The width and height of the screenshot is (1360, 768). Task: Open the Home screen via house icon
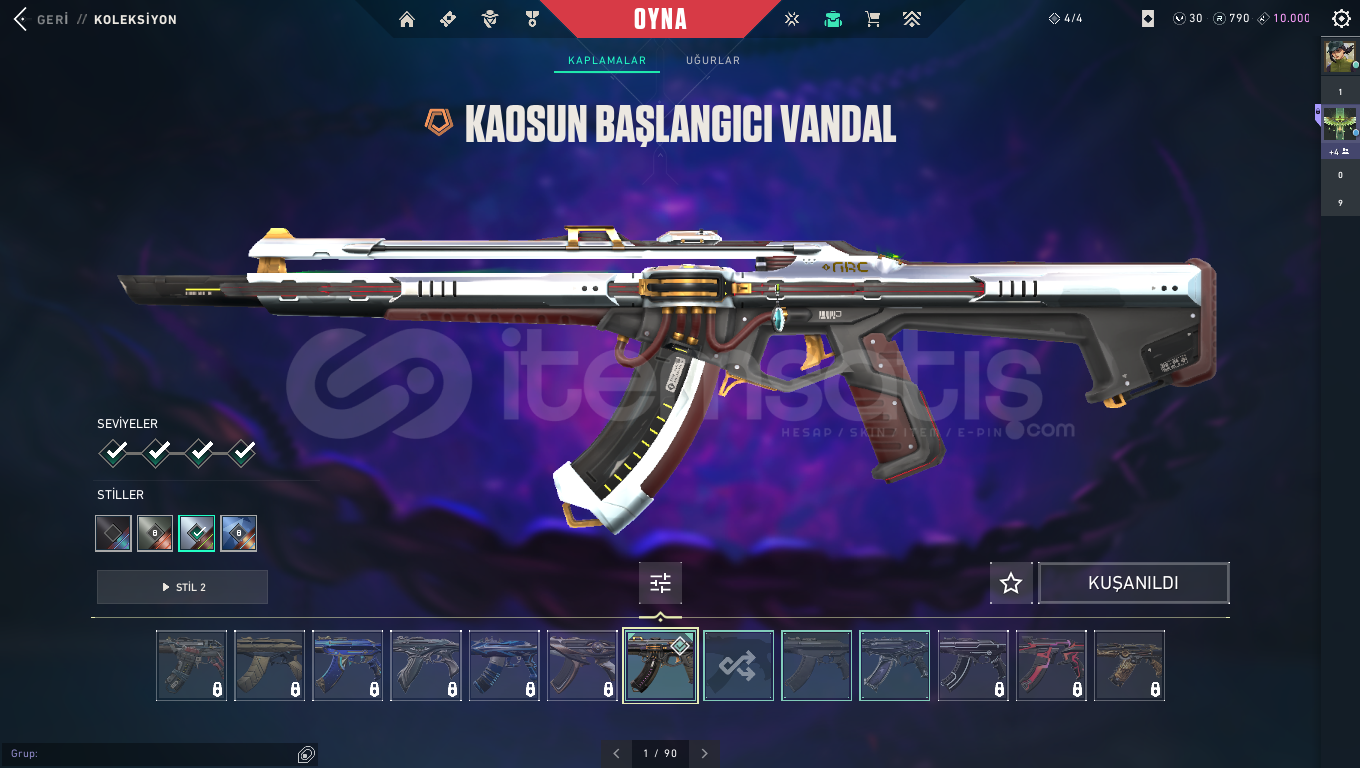(406, 18)
